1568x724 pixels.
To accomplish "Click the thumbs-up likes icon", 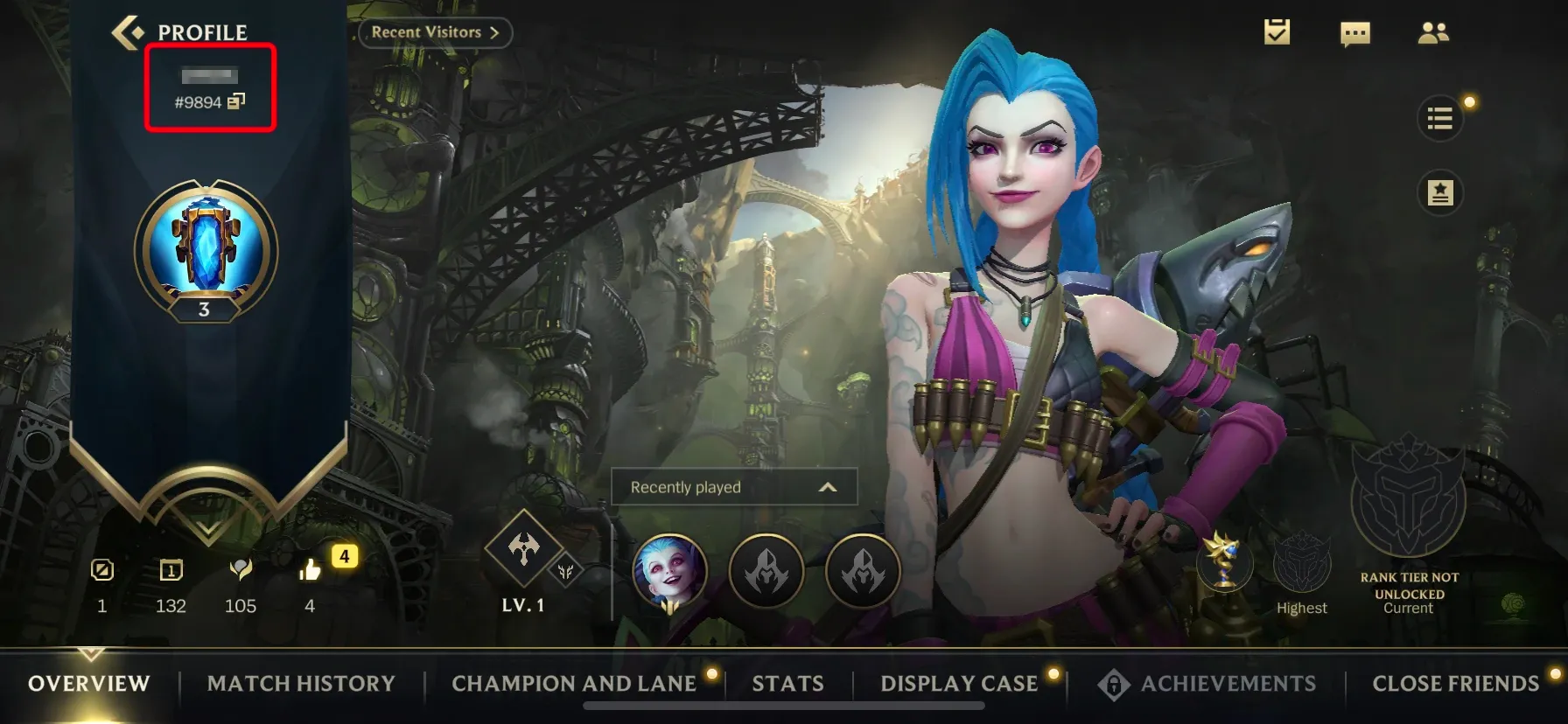I will pyautogui.click(x=310, y=571).
